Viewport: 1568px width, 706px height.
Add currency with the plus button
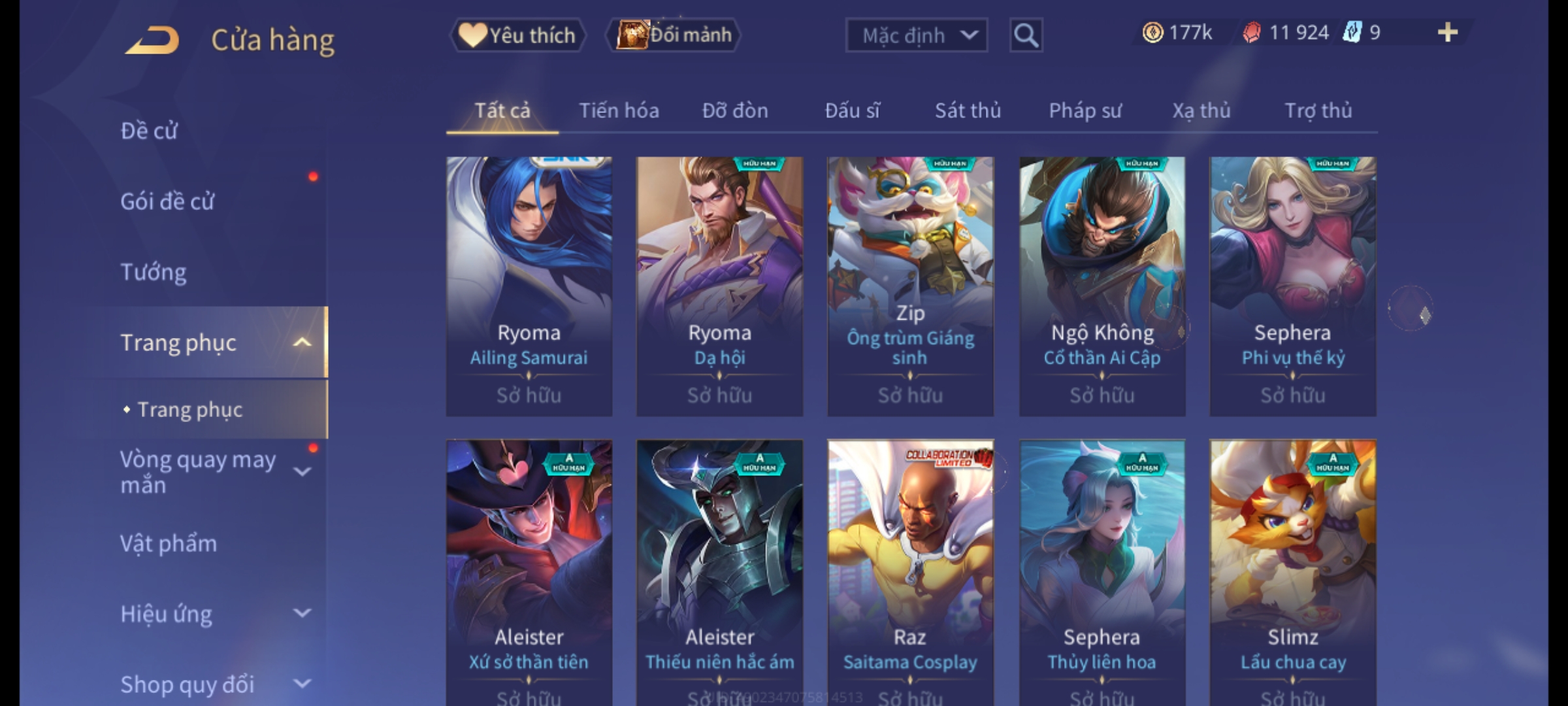pyautogui.click(x=1447, y=33)
